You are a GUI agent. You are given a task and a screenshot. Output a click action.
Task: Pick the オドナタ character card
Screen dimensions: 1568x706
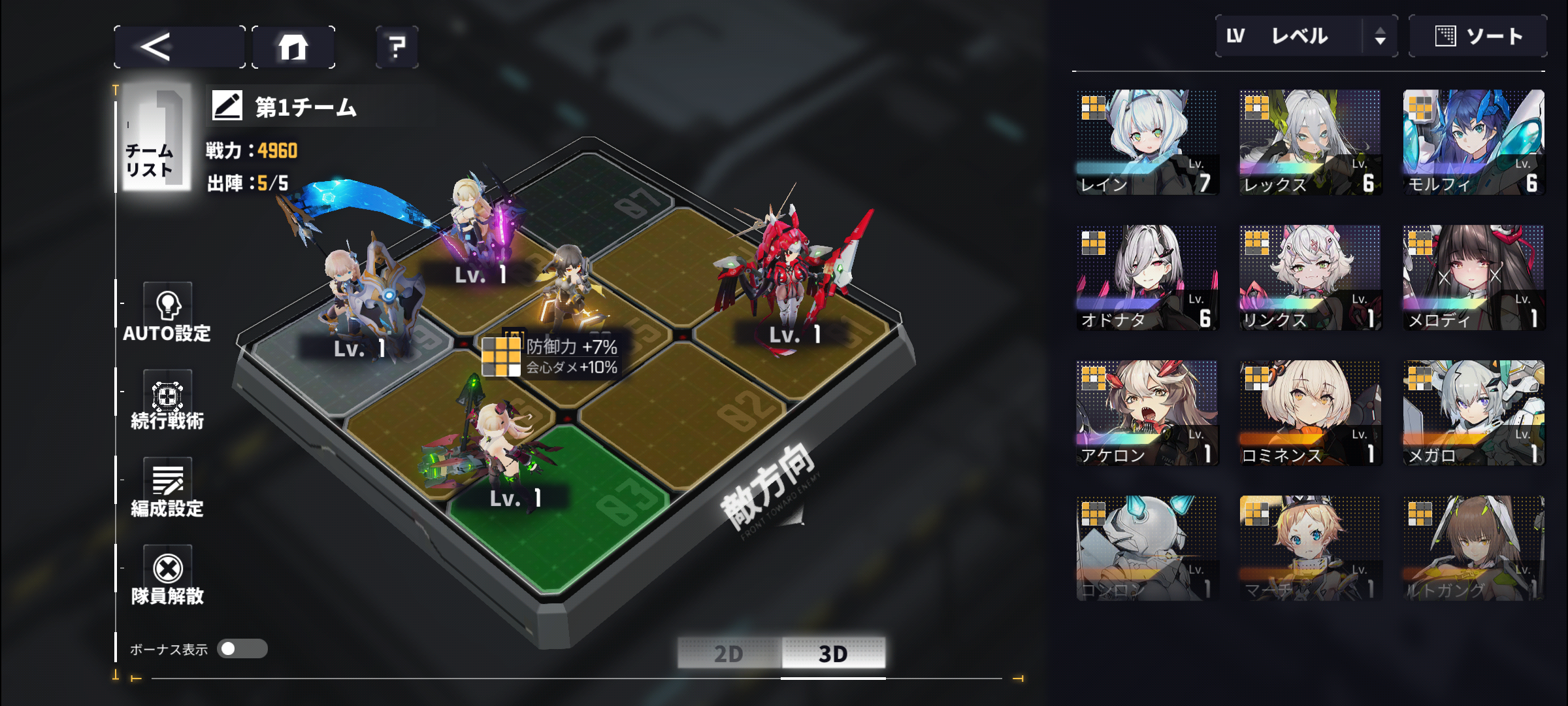point(1147,278)
